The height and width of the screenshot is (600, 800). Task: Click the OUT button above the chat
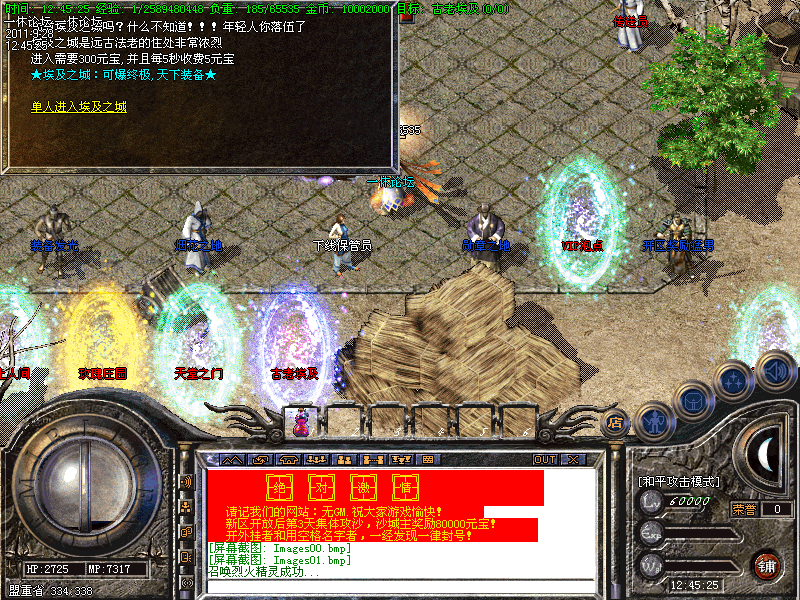coord(544,459)
